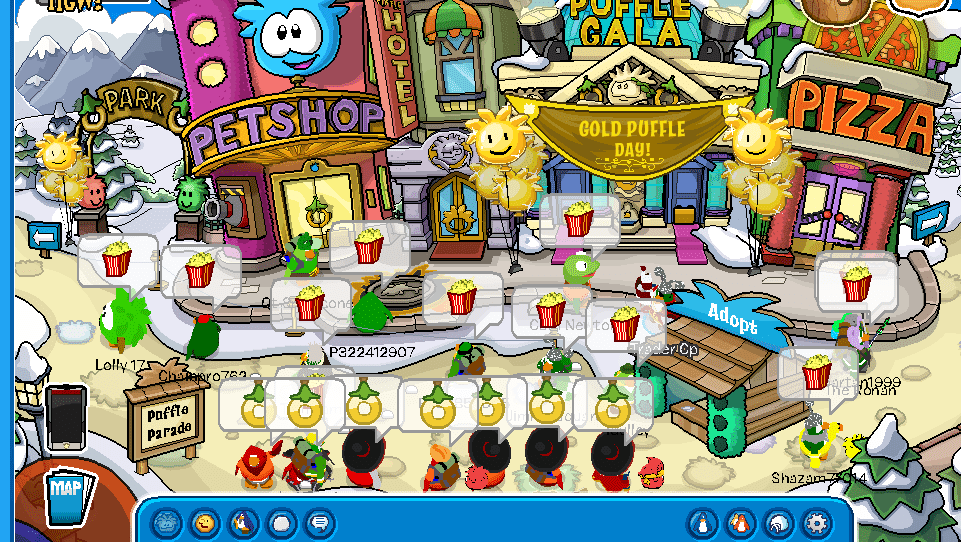
Task: Open the friends list
Action: click(x=741, y=523)
